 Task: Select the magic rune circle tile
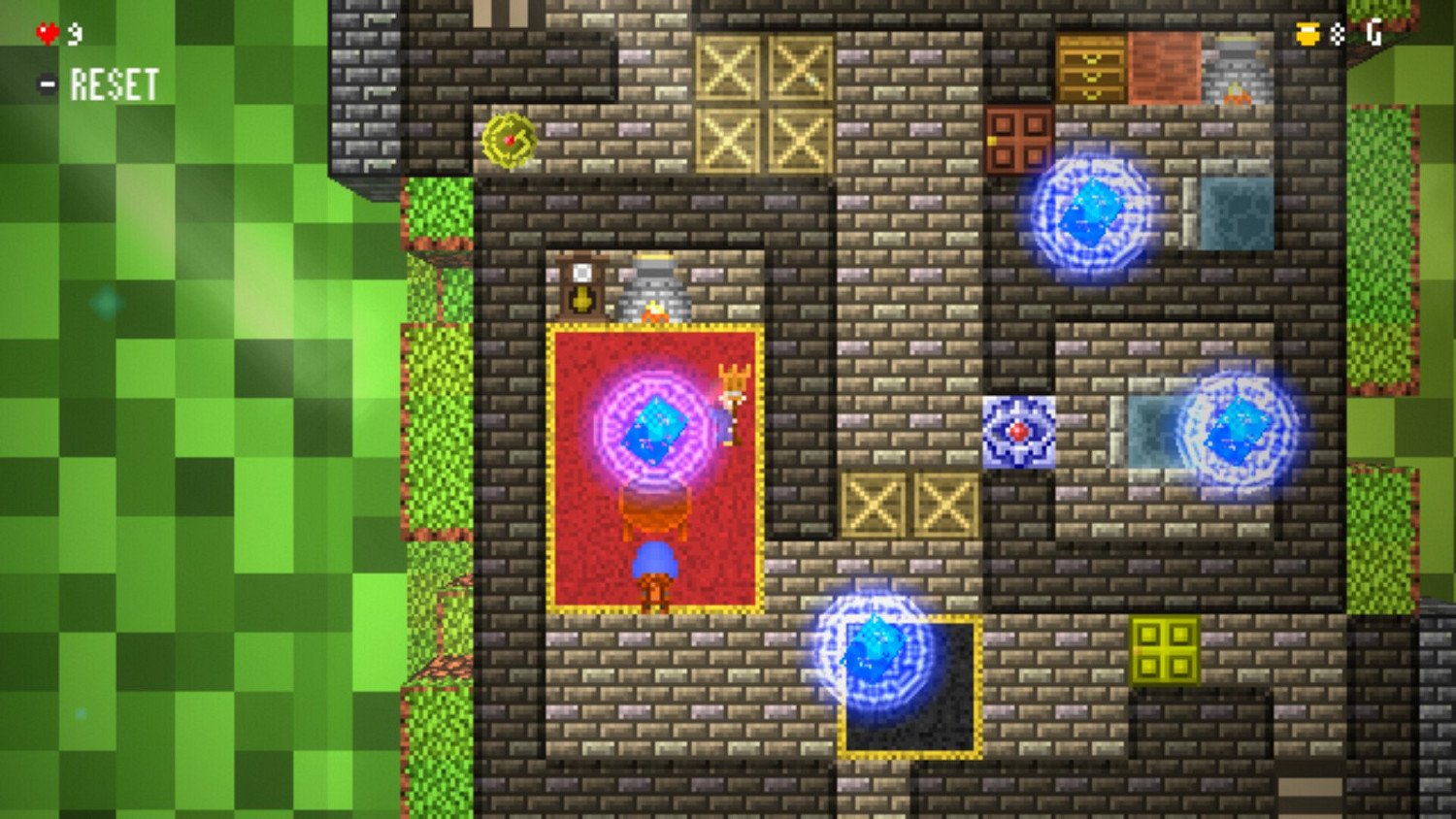1019,432
